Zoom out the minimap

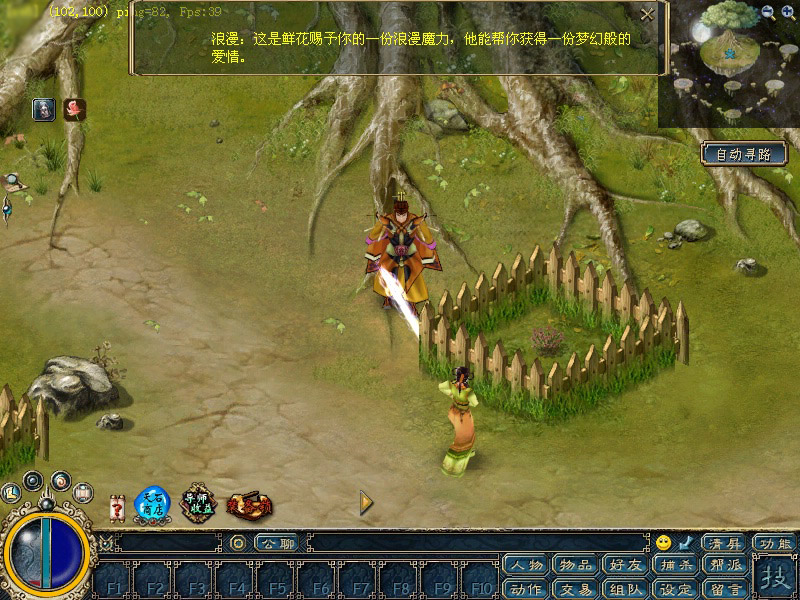(x=768, y=12)
